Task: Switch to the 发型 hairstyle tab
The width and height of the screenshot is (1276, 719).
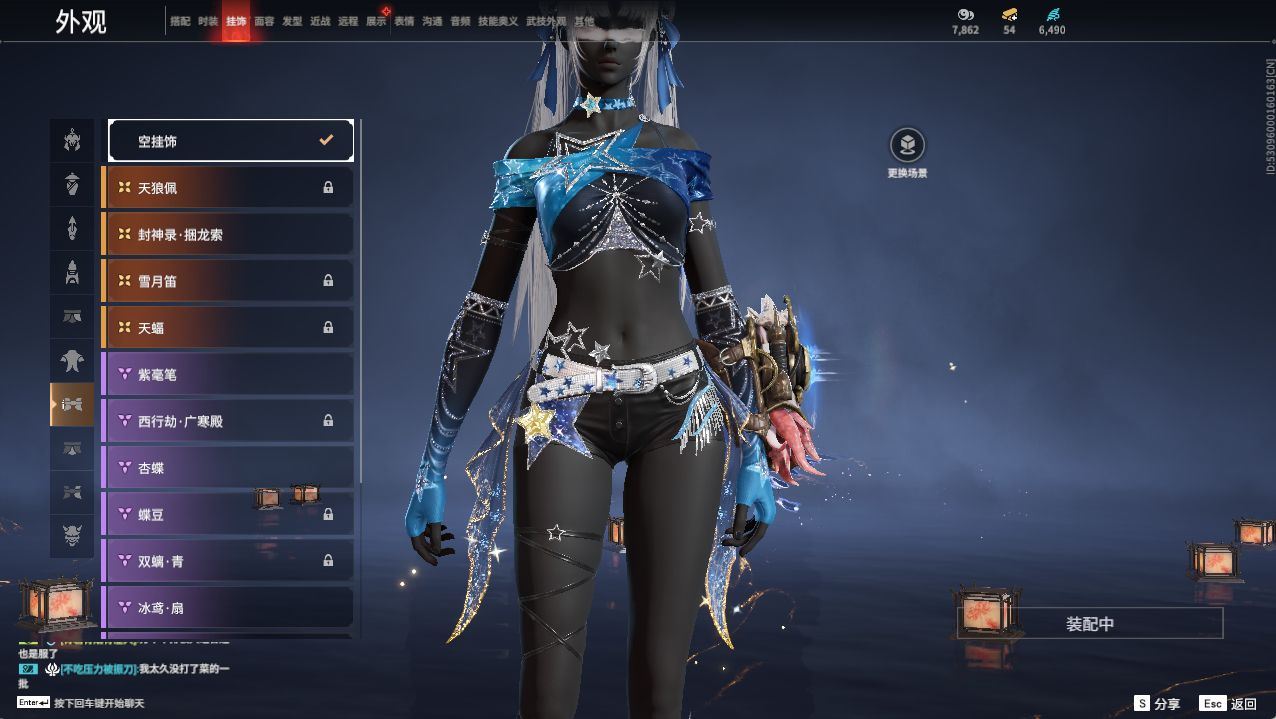Action: point(292,21)
